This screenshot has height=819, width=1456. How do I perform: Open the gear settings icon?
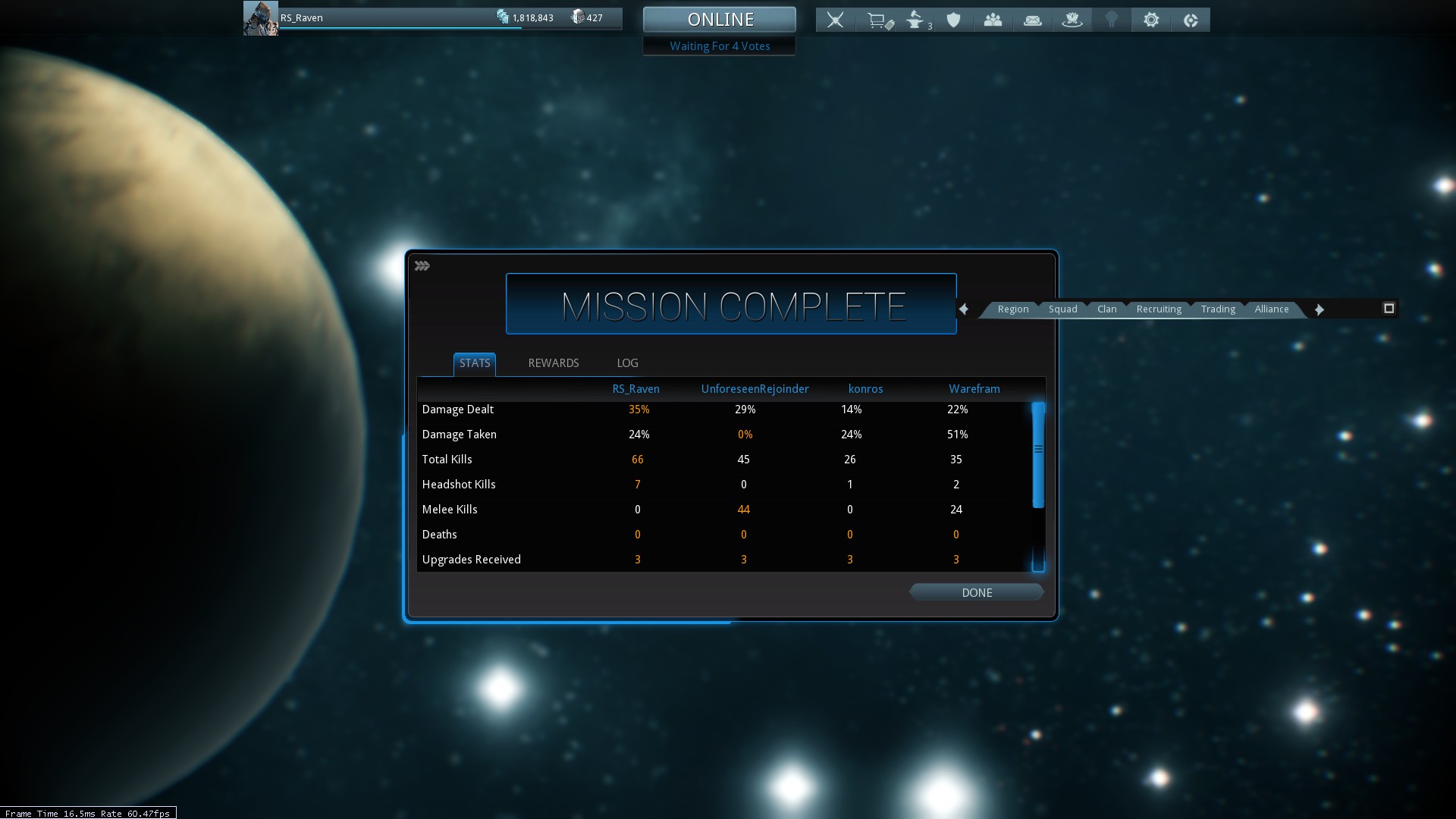(1150, 20)
